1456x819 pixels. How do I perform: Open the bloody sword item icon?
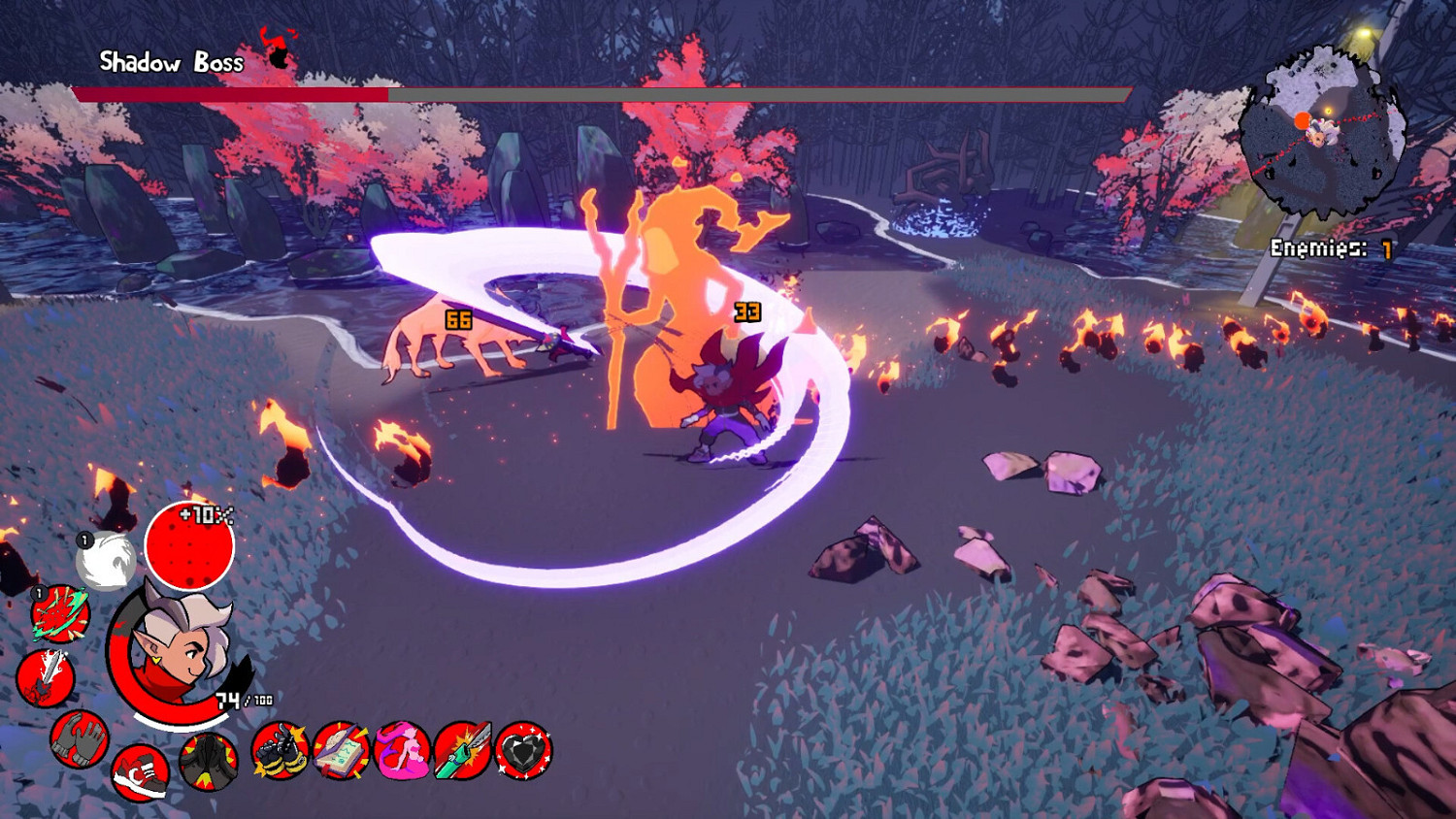tap(47, 676)
